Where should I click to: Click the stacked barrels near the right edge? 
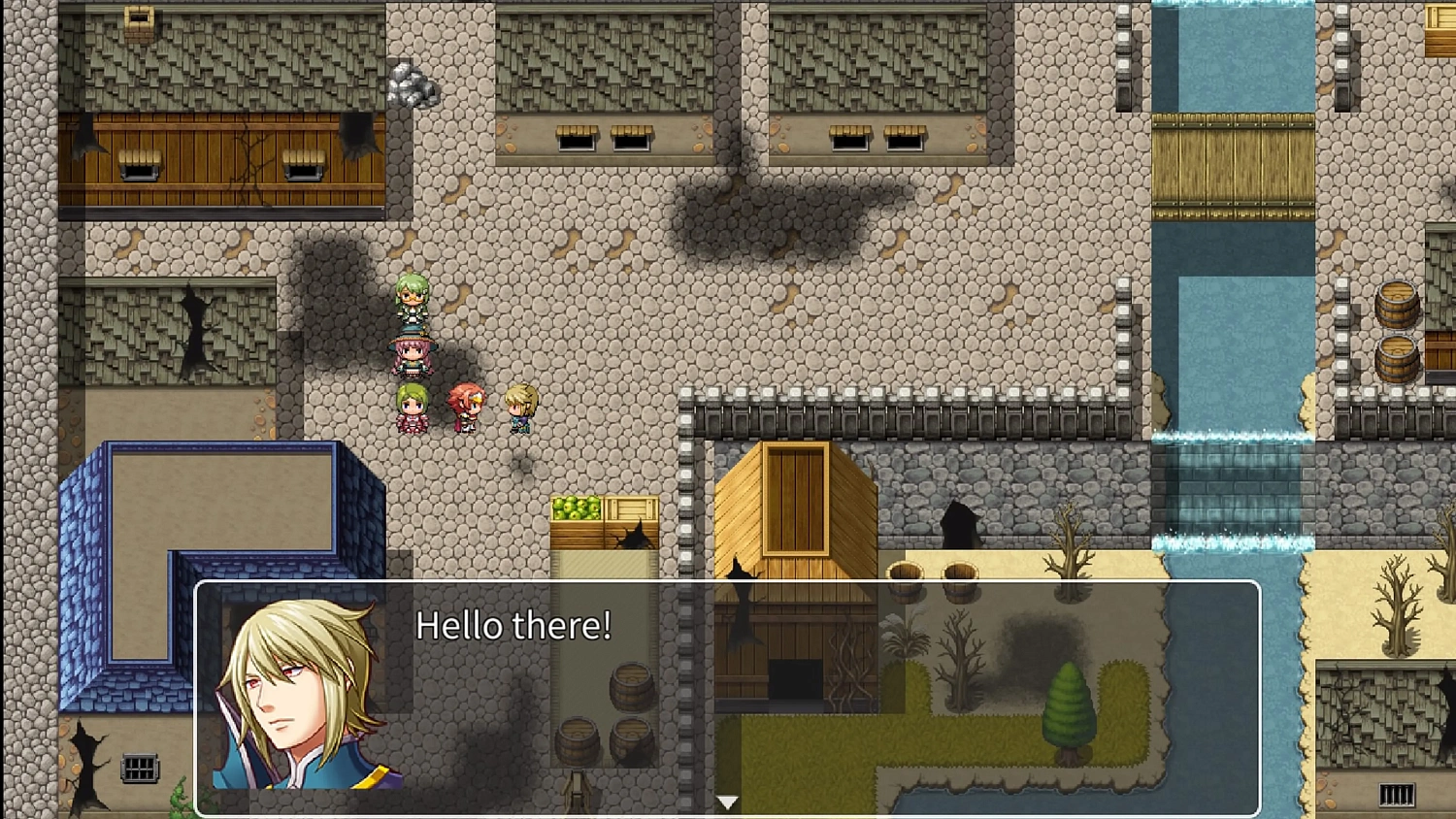click(1398, 330)
